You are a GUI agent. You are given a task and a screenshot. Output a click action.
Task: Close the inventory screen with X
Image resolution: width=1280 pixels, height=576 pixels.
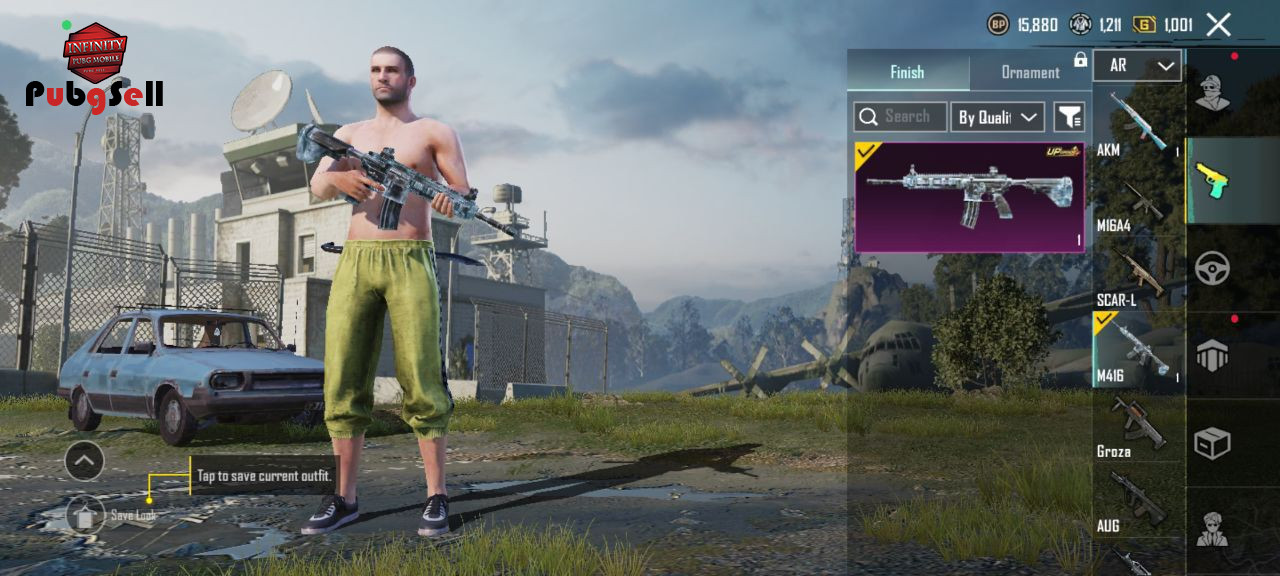[x=1218, y=25]
